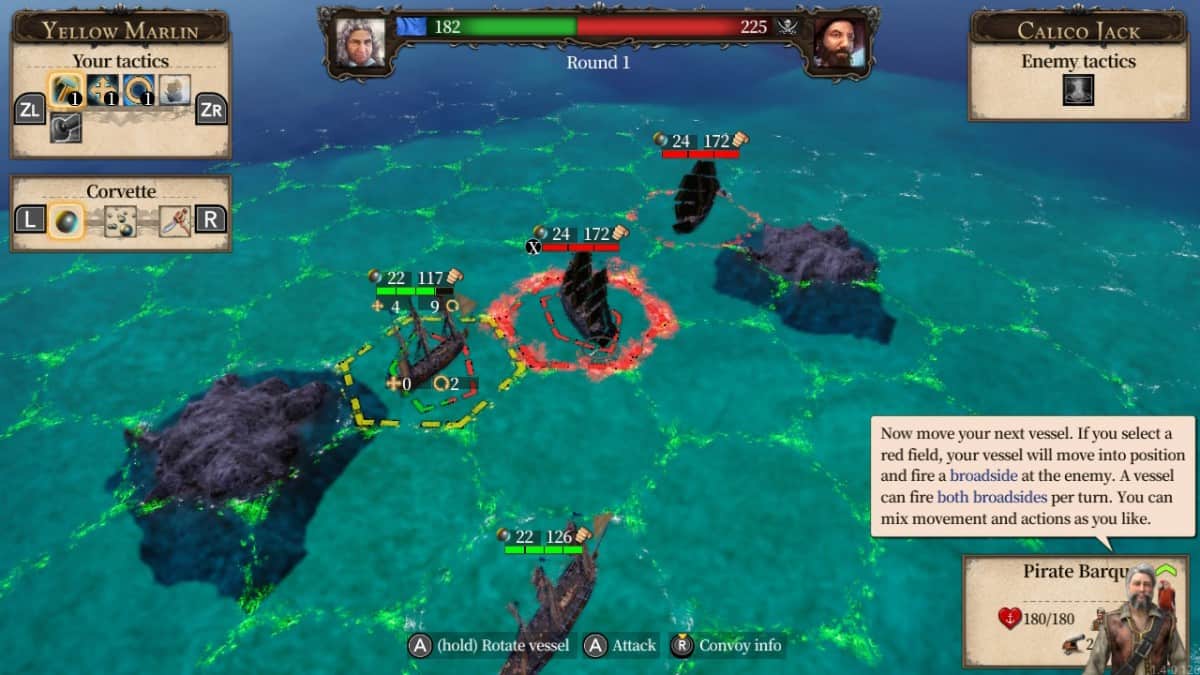The width and height of the screenshot is (1200, 675).
Task: Target the enemy ship in the red ring
Action: [583, 298]
